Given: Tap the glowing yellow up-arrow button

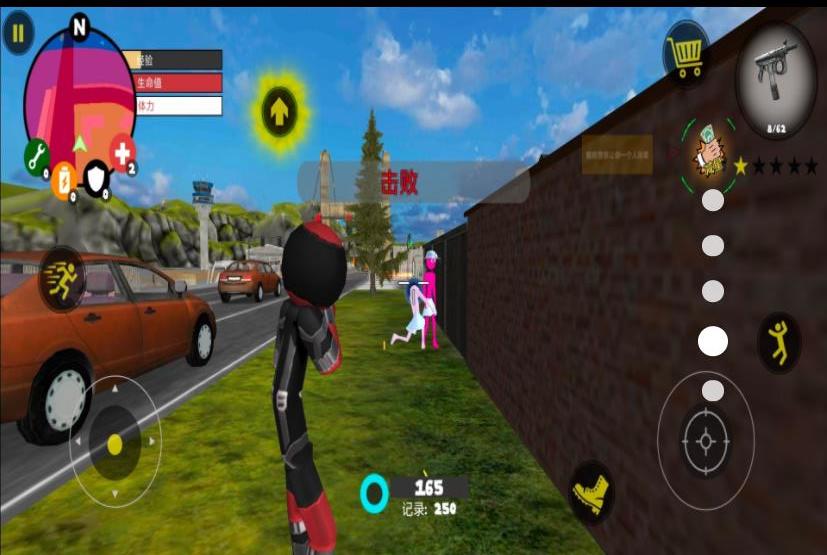Looking at the screenshot, I should 279,109.
